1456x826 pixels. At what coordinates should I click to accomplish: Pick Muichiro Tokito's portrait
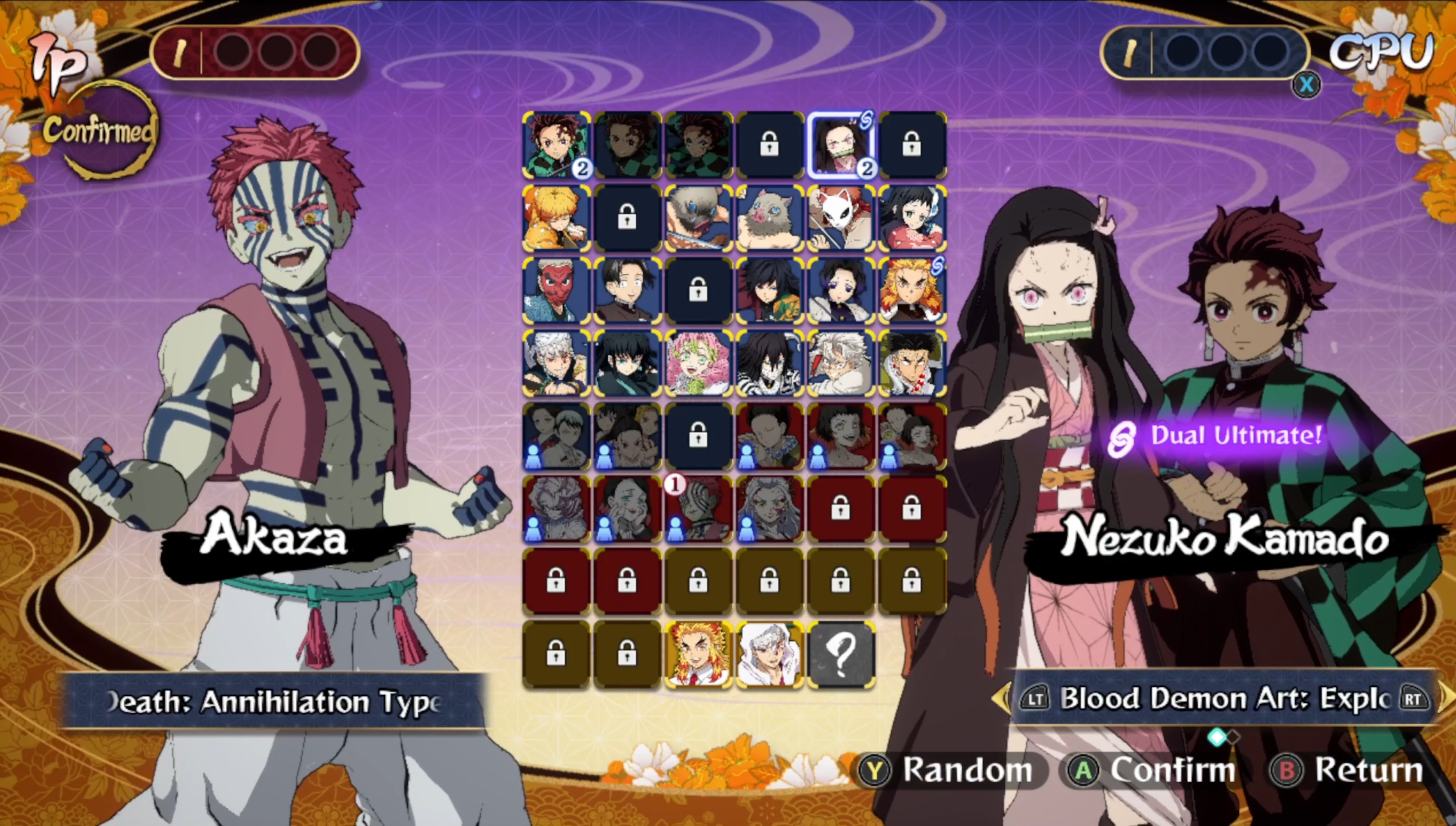(627, 363)
